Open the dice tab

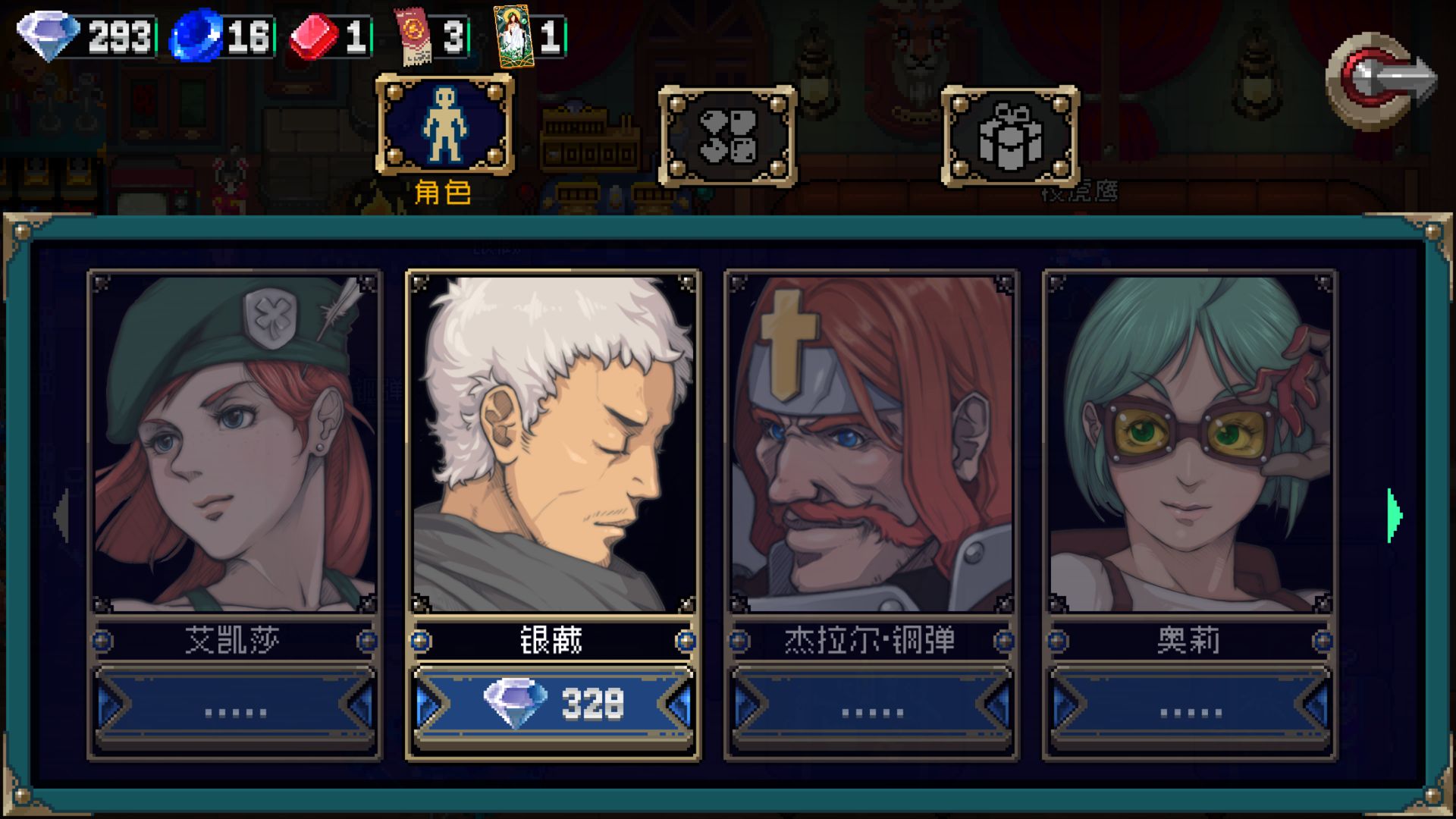(x=727, y=136)
